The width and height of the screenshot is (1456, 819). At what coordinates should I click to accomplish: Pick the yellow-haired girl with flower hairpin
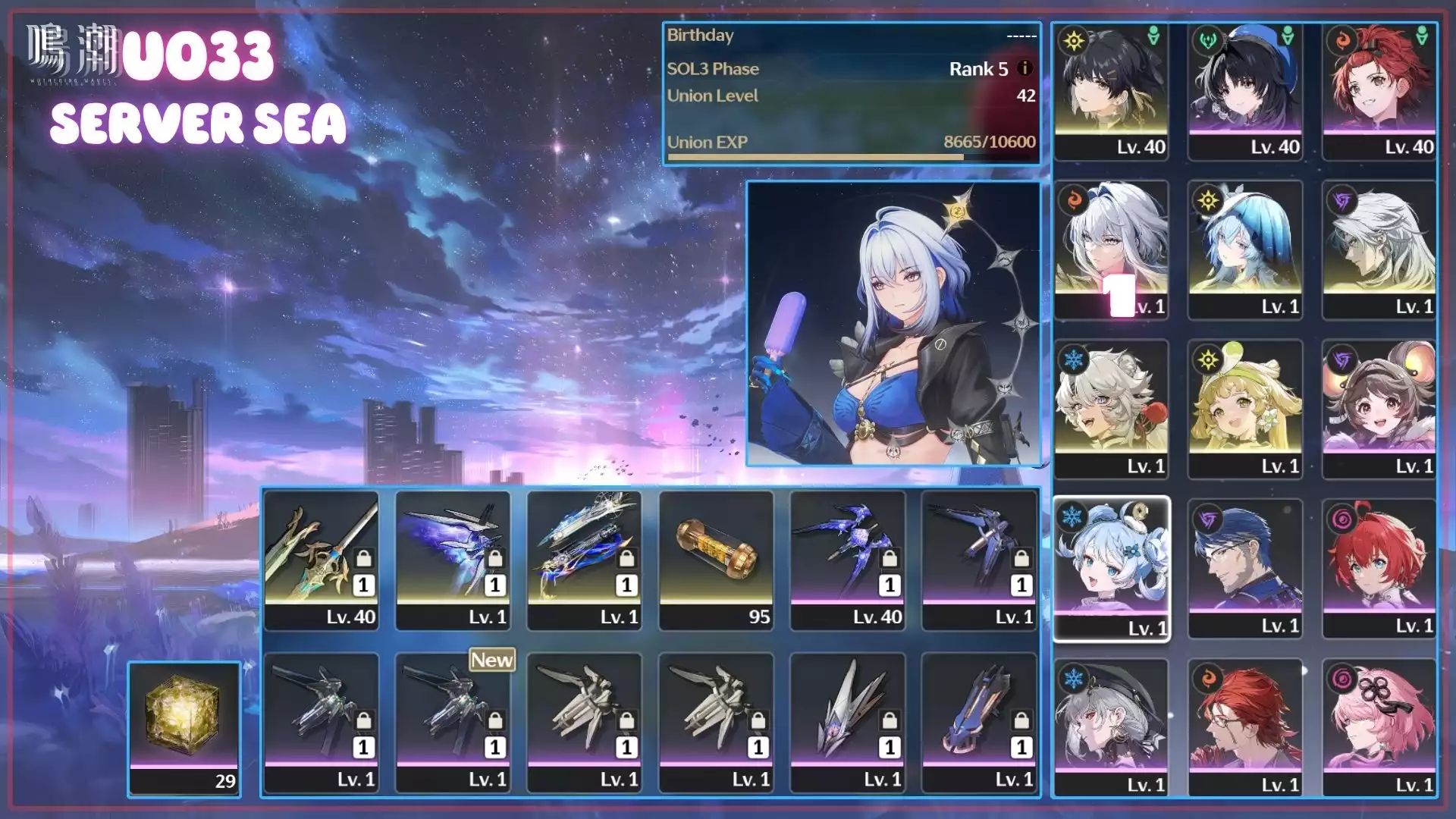point(1245,409)
